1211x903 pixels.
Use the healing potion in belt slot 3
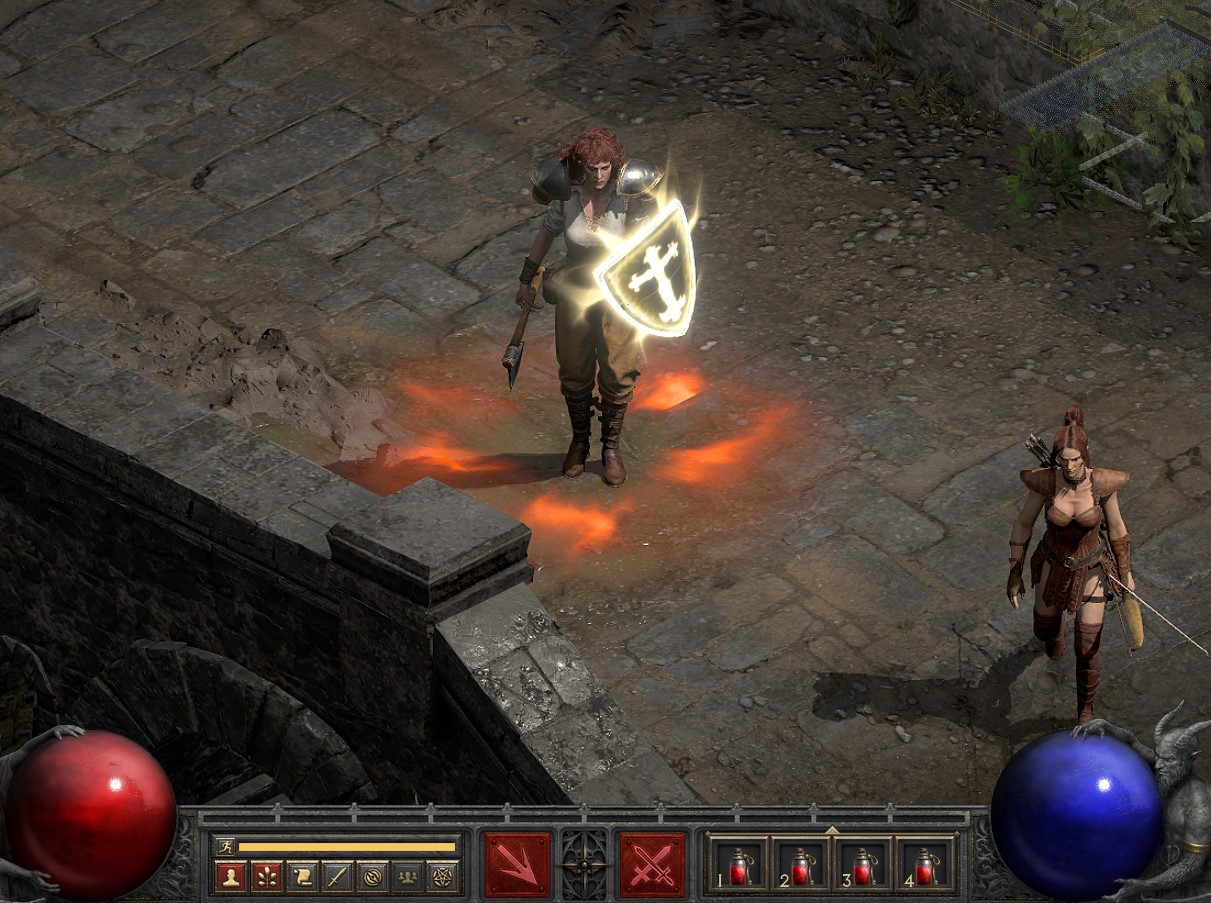coord(863,866)
